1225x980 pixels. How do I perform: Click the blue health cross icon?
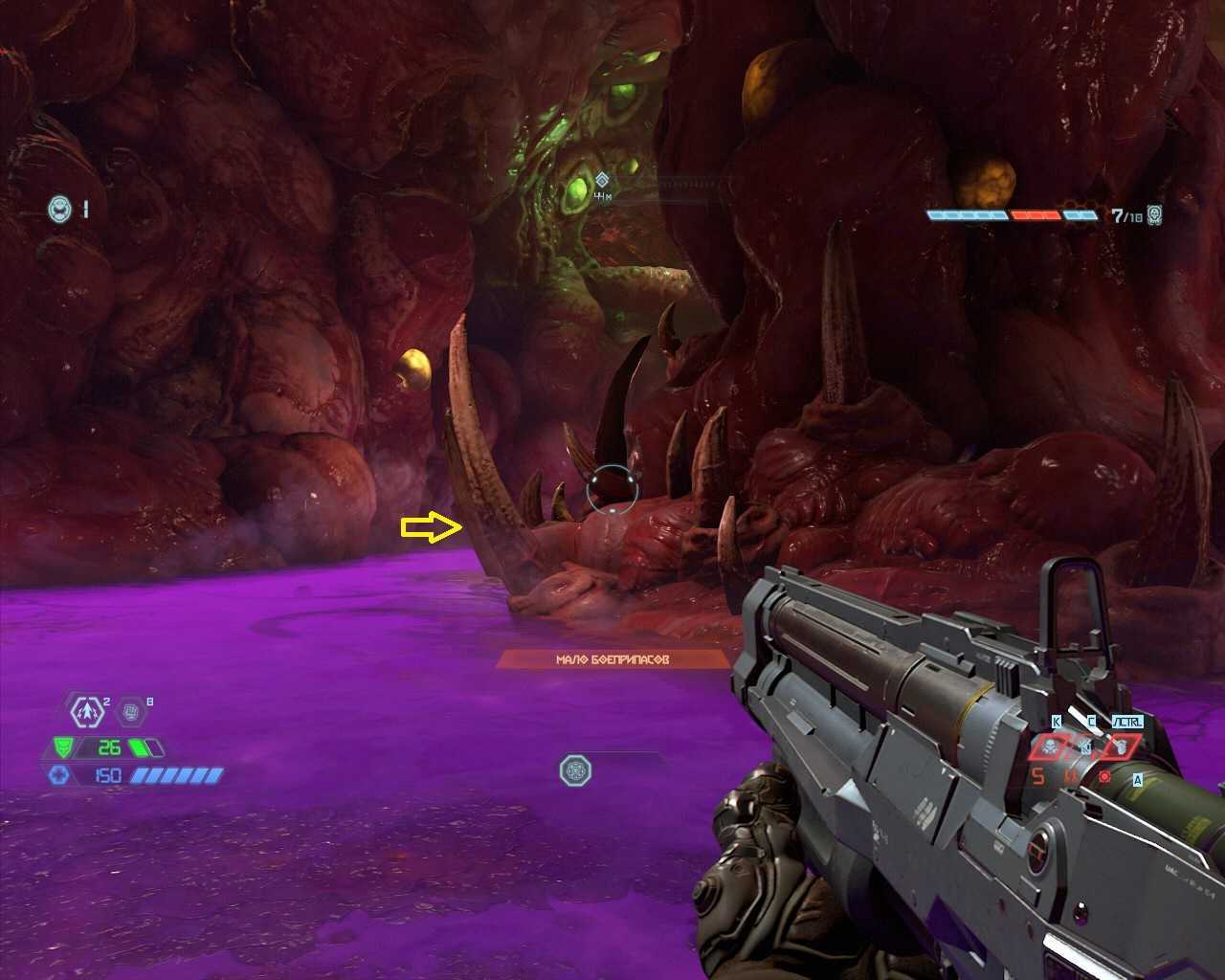point(58,775)
